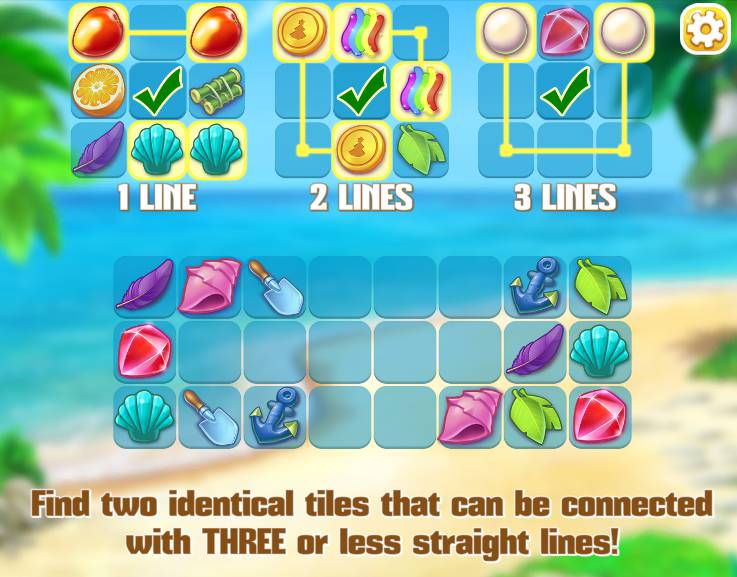Pick the pink conch beside the green leaf
The image size is (737, 577).
coord(470,417)
